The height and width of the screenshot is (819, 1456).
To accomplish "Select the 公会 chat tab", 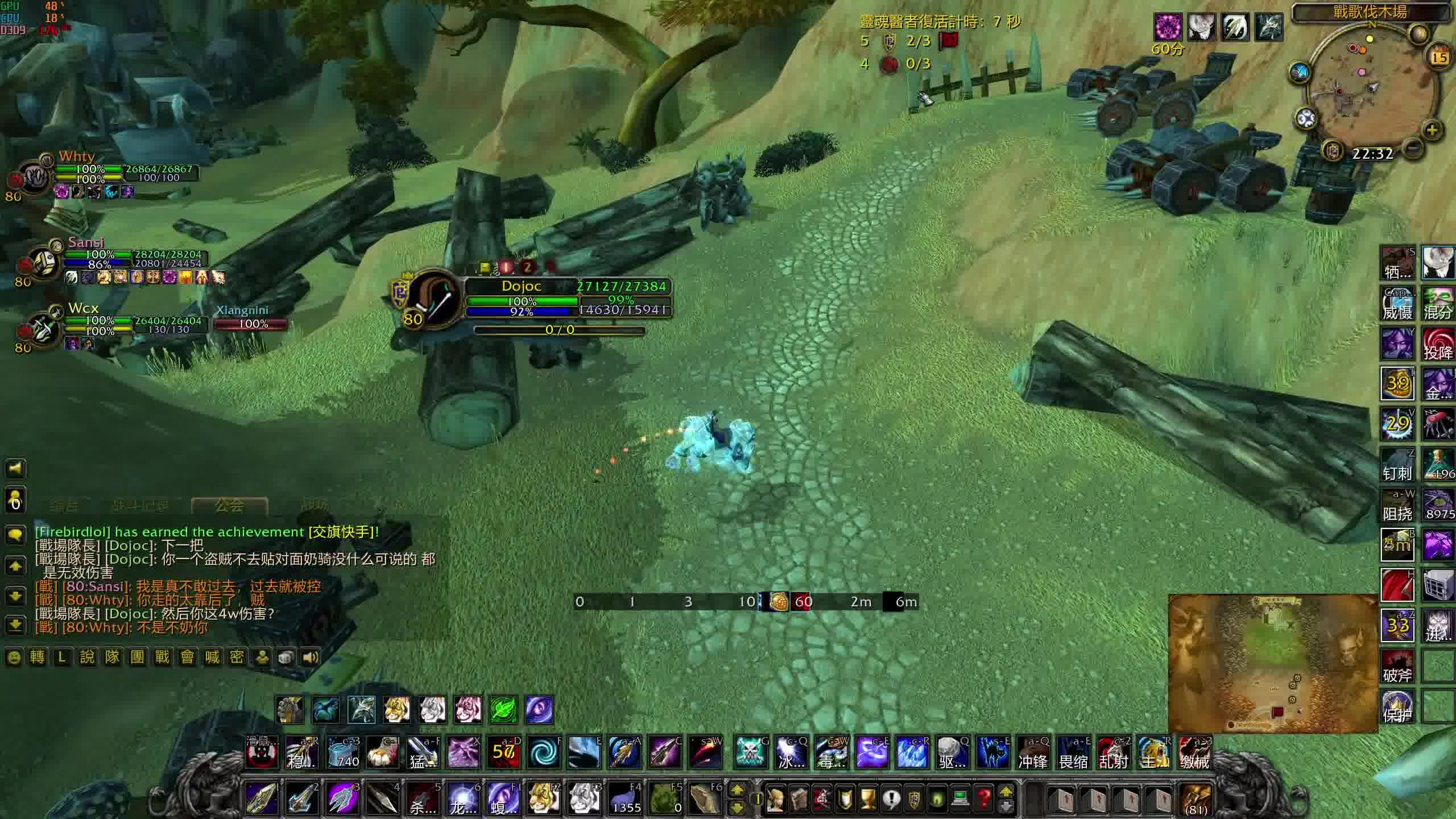I will [230, 505].
